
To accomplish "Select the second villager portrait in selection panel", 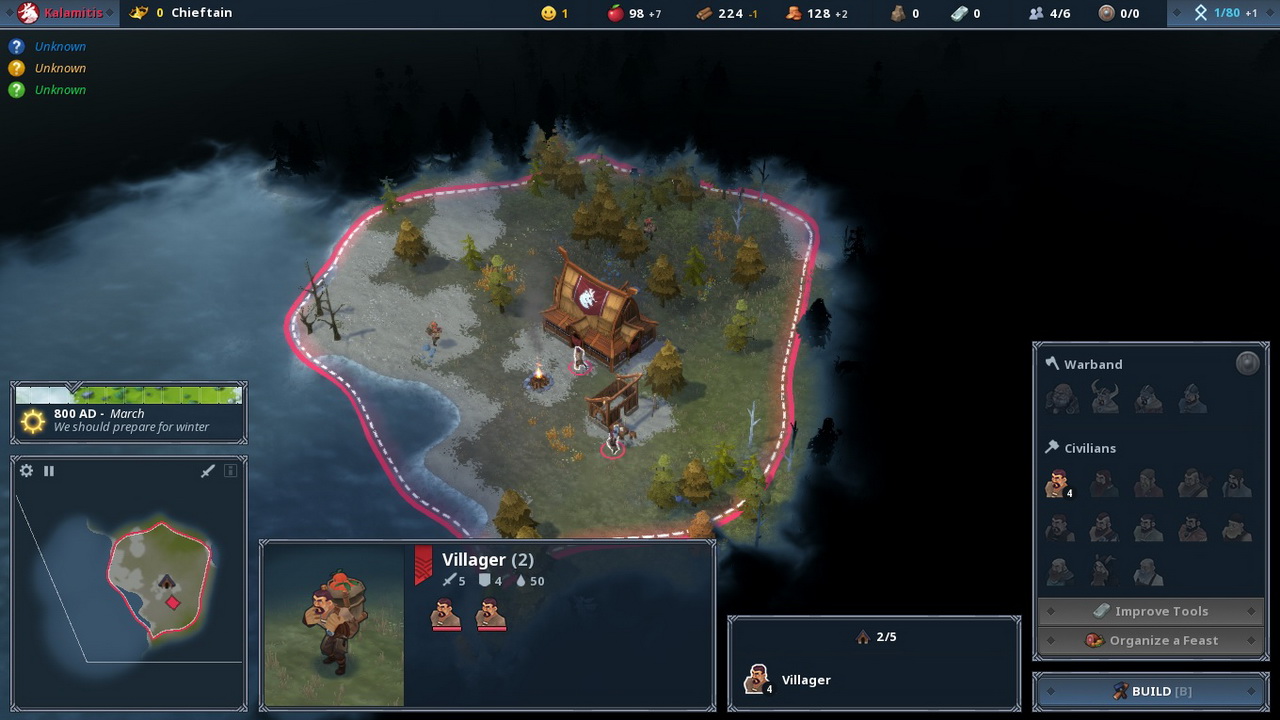I will (x=490, y=613).
